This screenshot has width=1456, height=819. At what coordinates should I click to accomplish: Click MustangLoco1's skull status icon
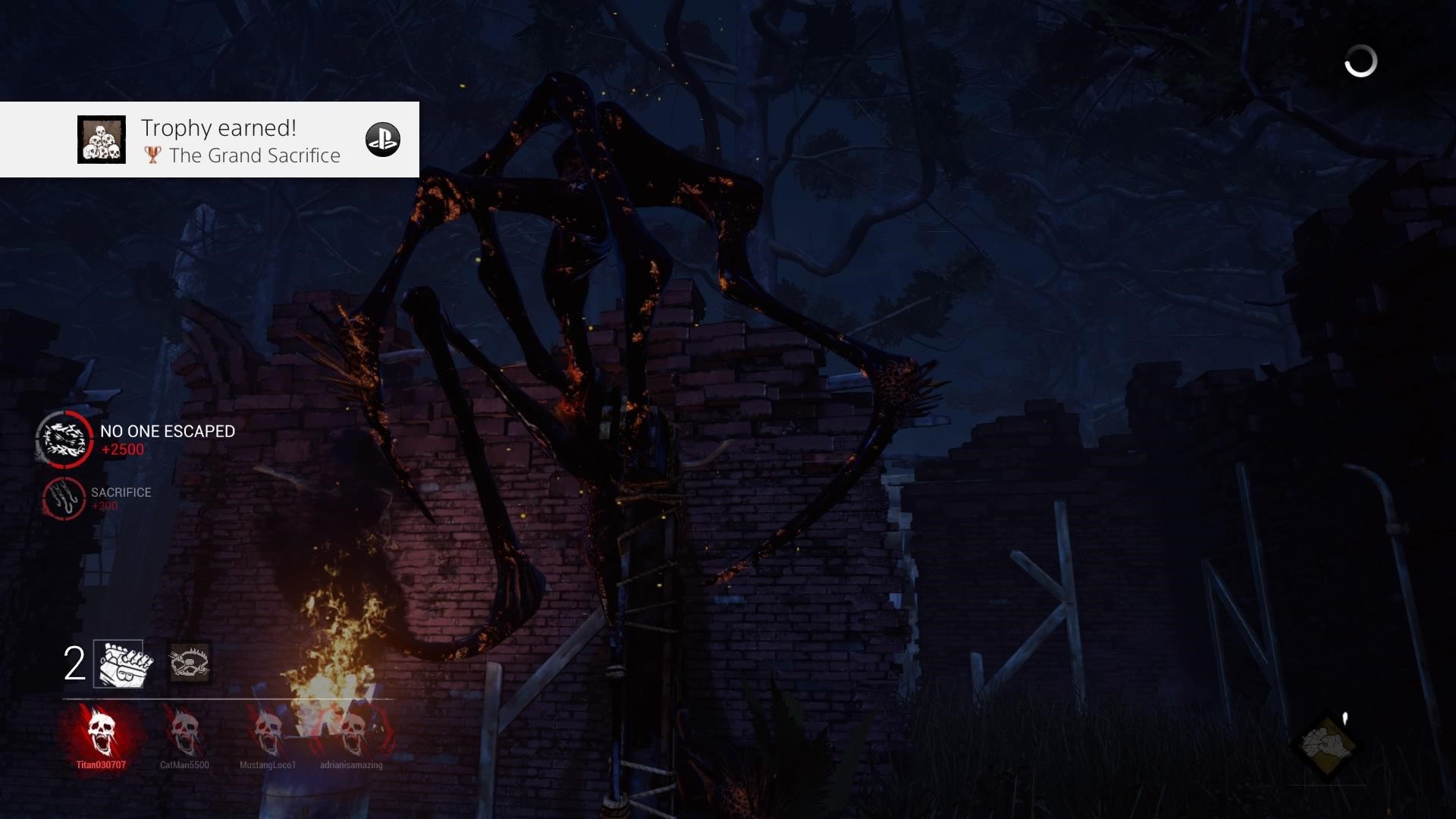click(268, 730)
